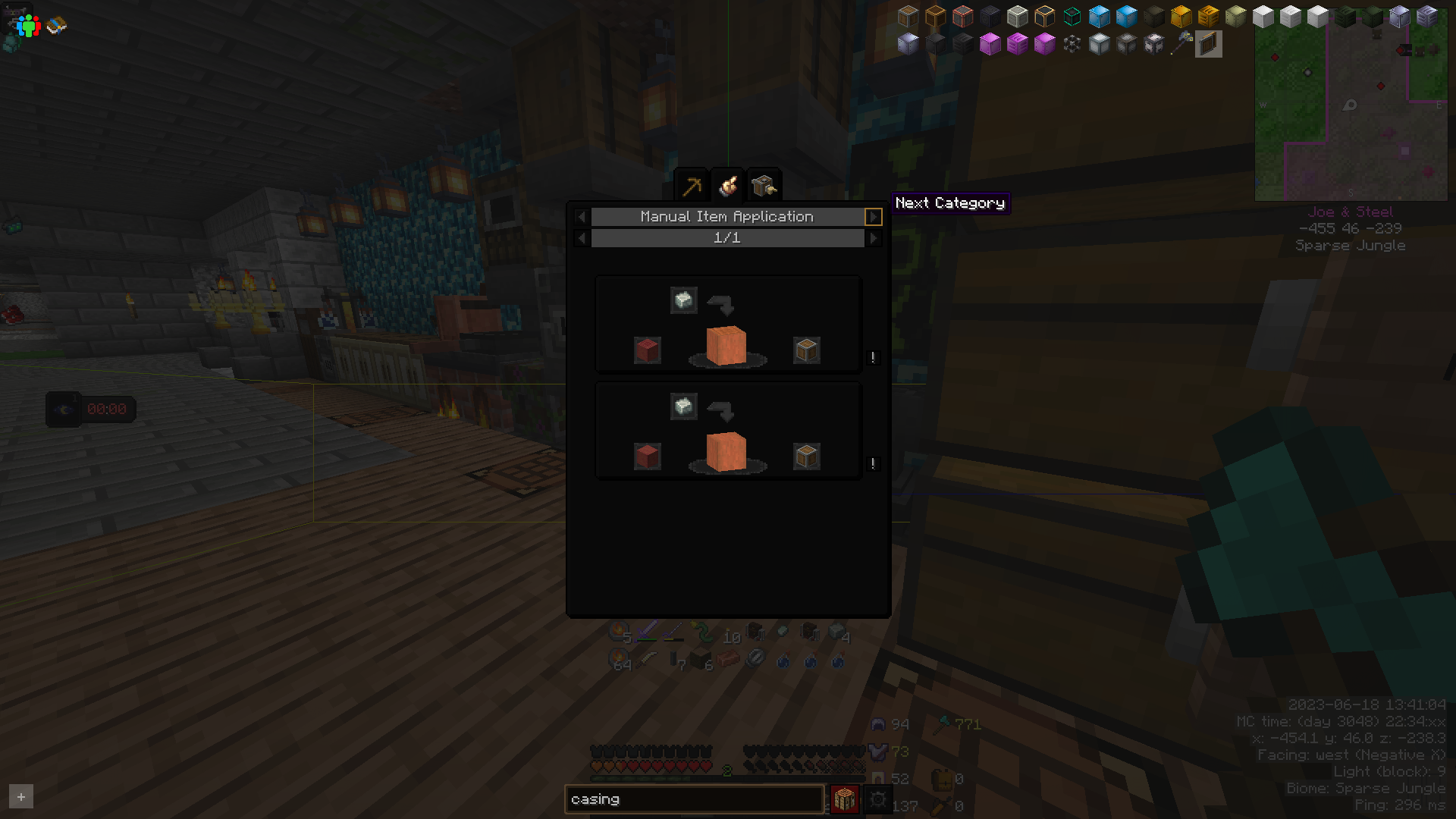The height and width of the screenshot is (819, 1456).
Task: Click the exclamation mark beside the first recipe
Action: click(872, 358)
